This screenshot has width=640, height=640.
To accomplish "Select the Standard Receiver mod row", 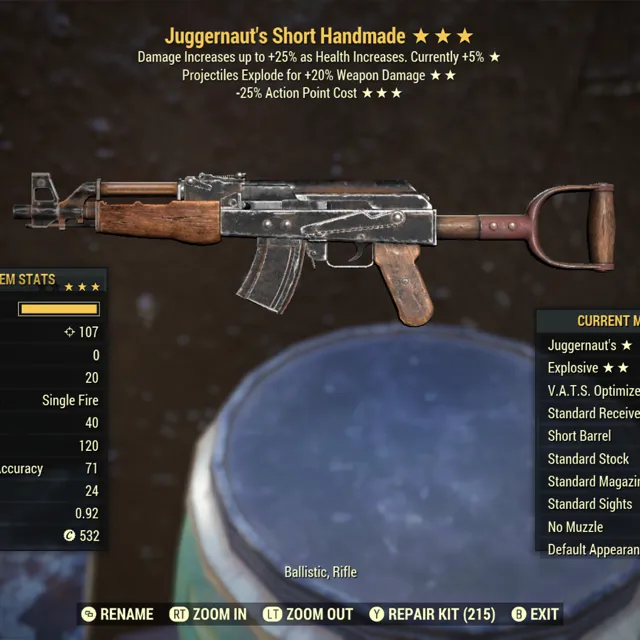I will [593, 413].
